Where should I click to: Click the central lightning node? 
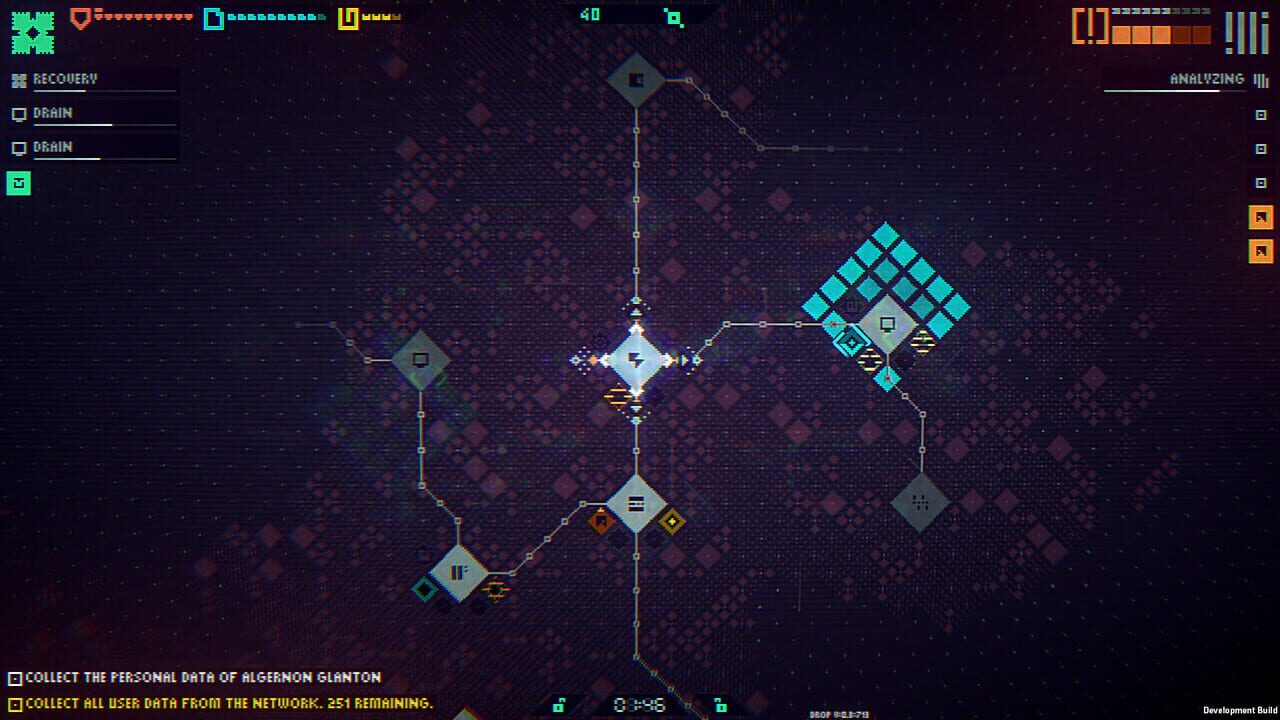tap(637, 360)
